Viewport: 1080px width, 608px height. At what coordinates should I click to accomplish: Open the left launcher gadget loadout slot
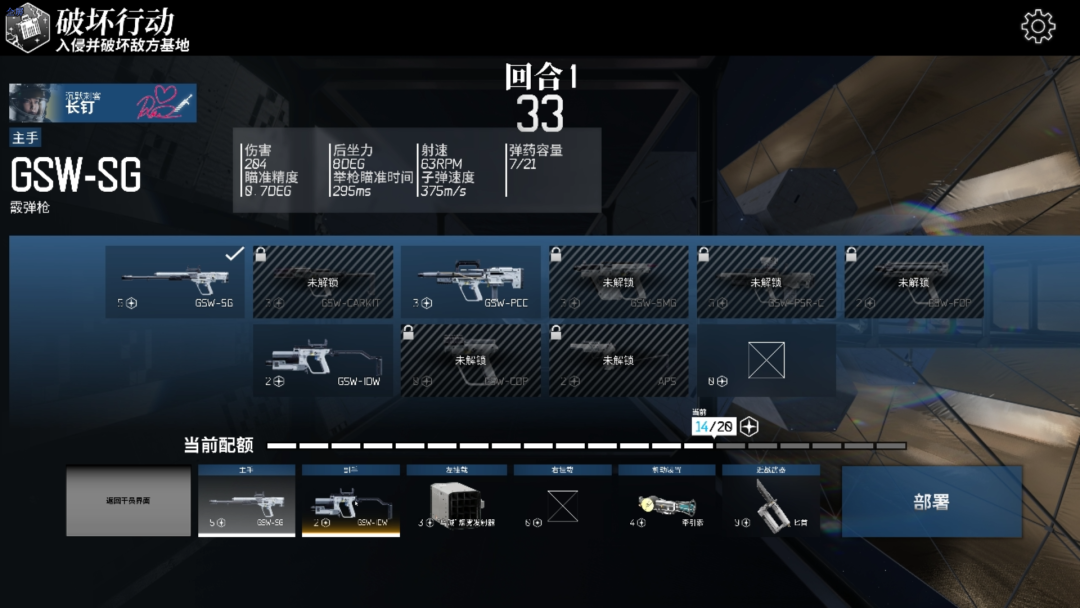tap(456, 501)
